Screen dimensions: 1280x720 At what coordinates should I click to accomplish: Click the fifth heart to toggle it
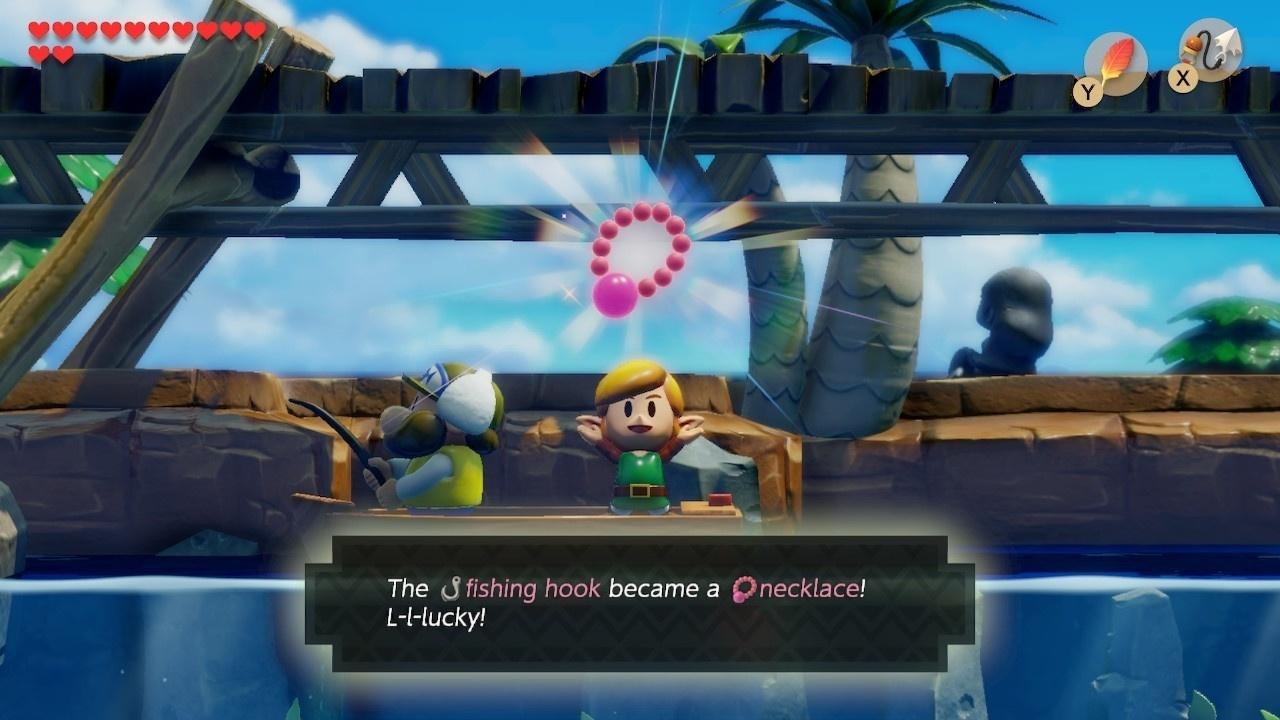pos(134,28)
